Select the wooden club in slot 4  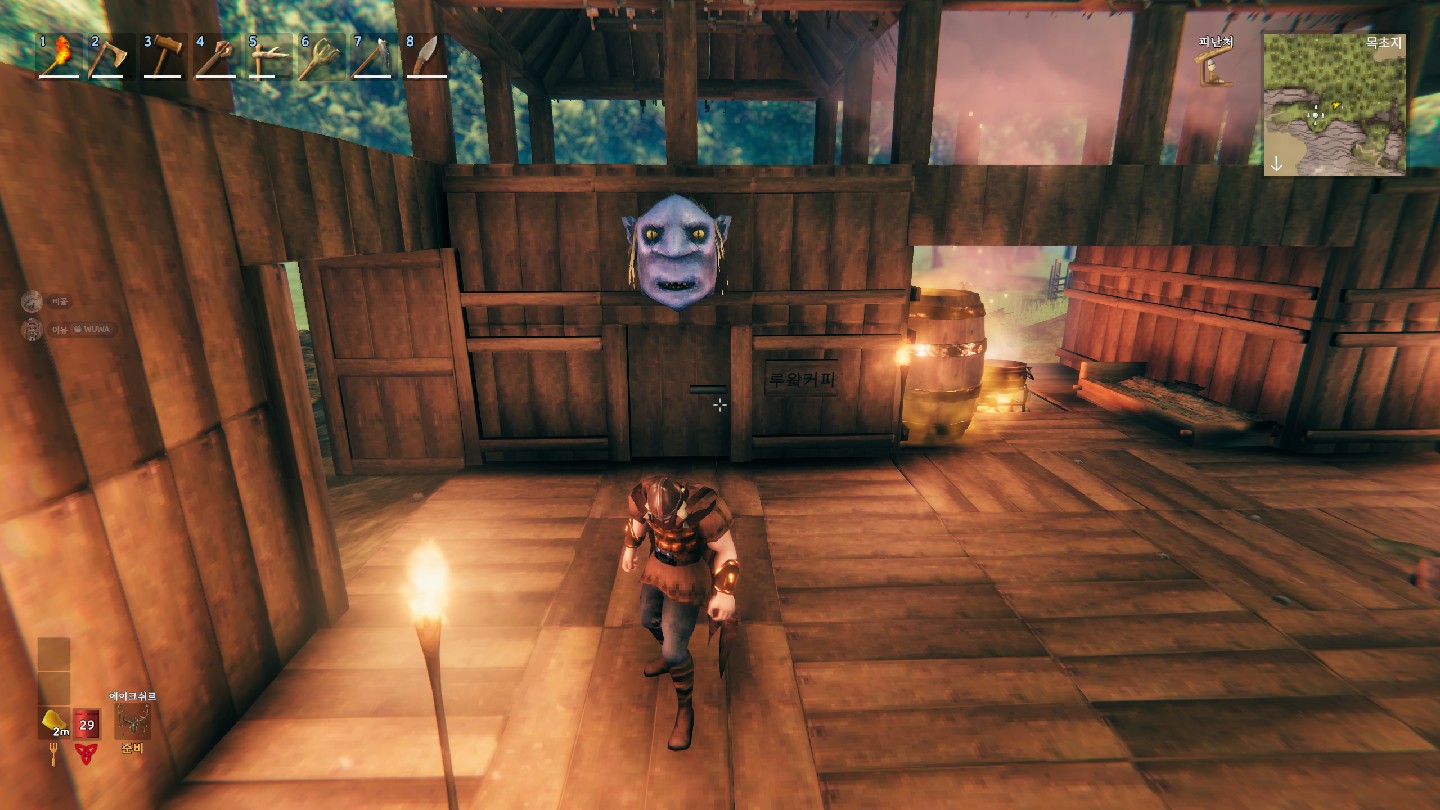[x=214, y=56]
